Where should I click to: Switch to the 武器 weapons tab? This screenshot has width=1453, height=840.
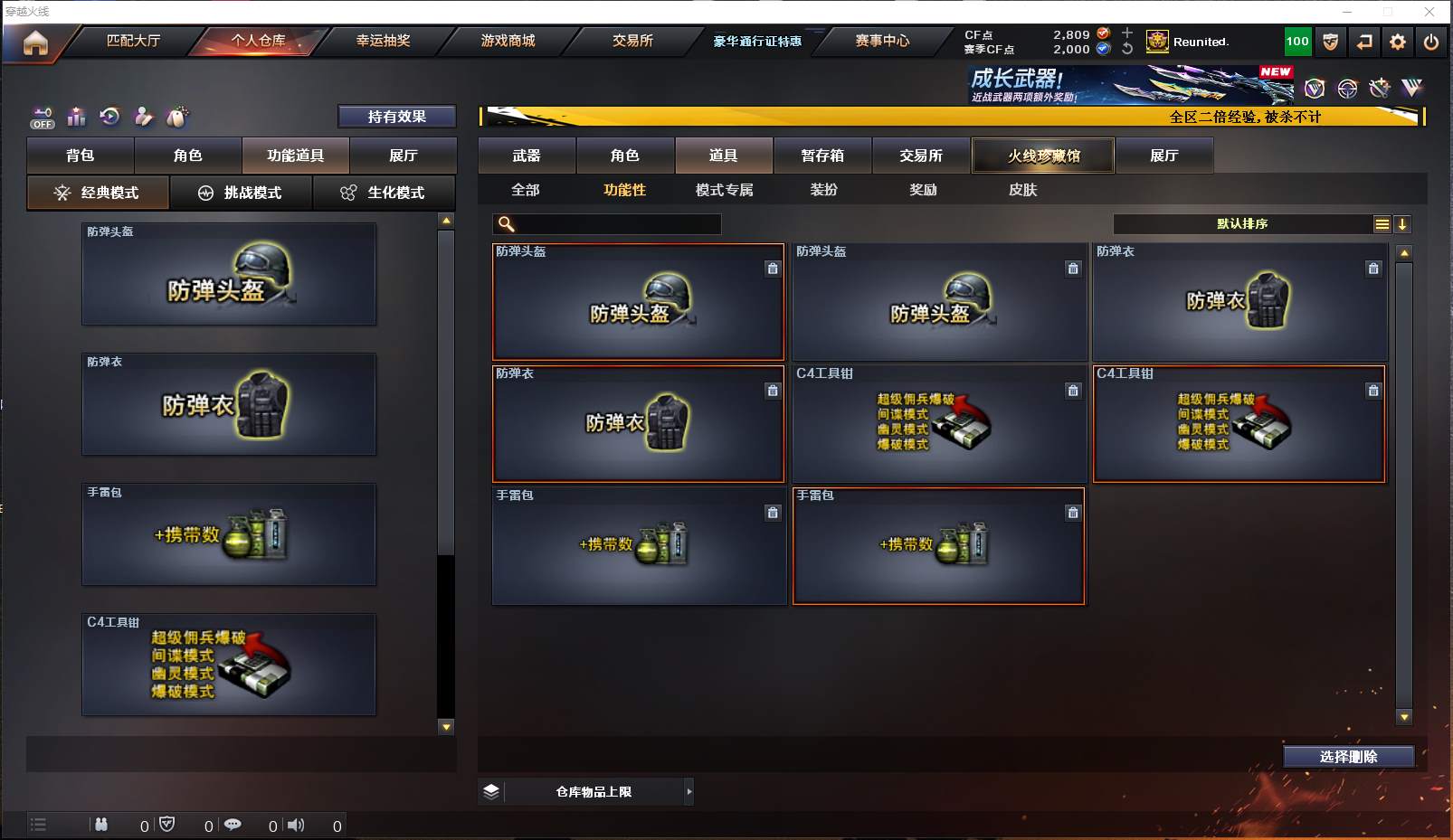pos(527,156)
